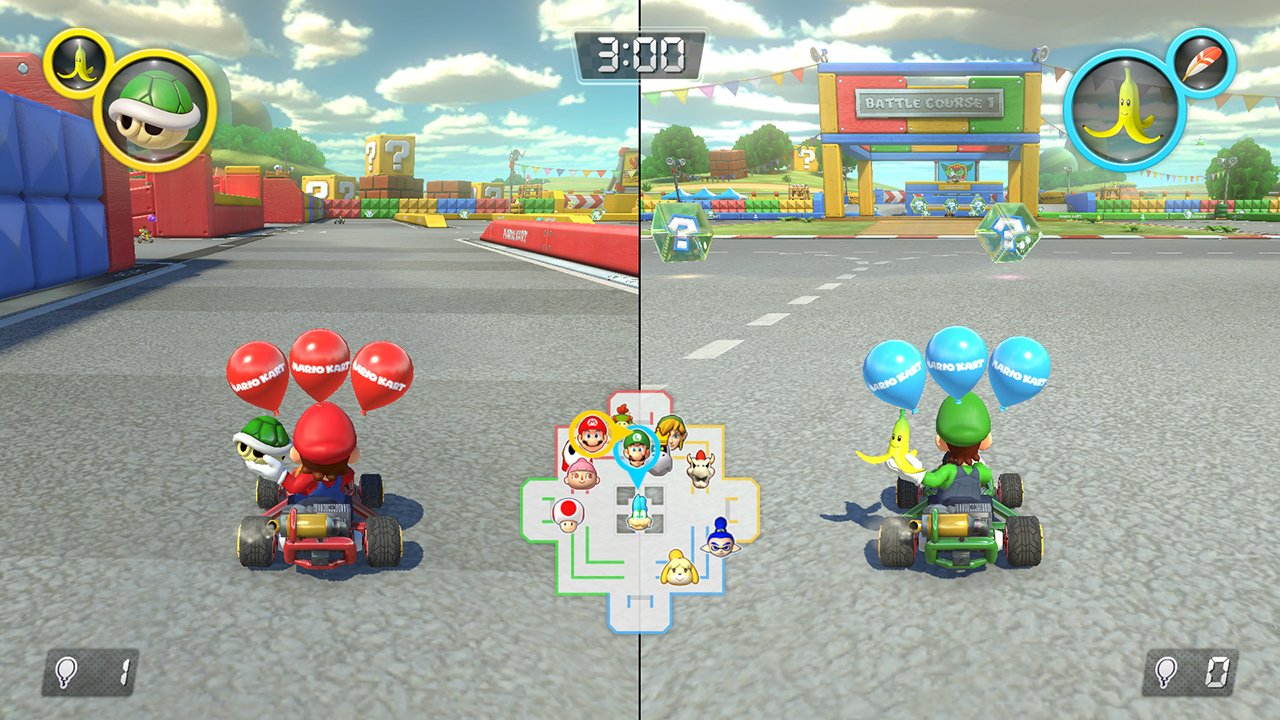Click Link's head icon on the minimap
The image size is (1280, 720).
pyautogui.click(x=669, y=438)
